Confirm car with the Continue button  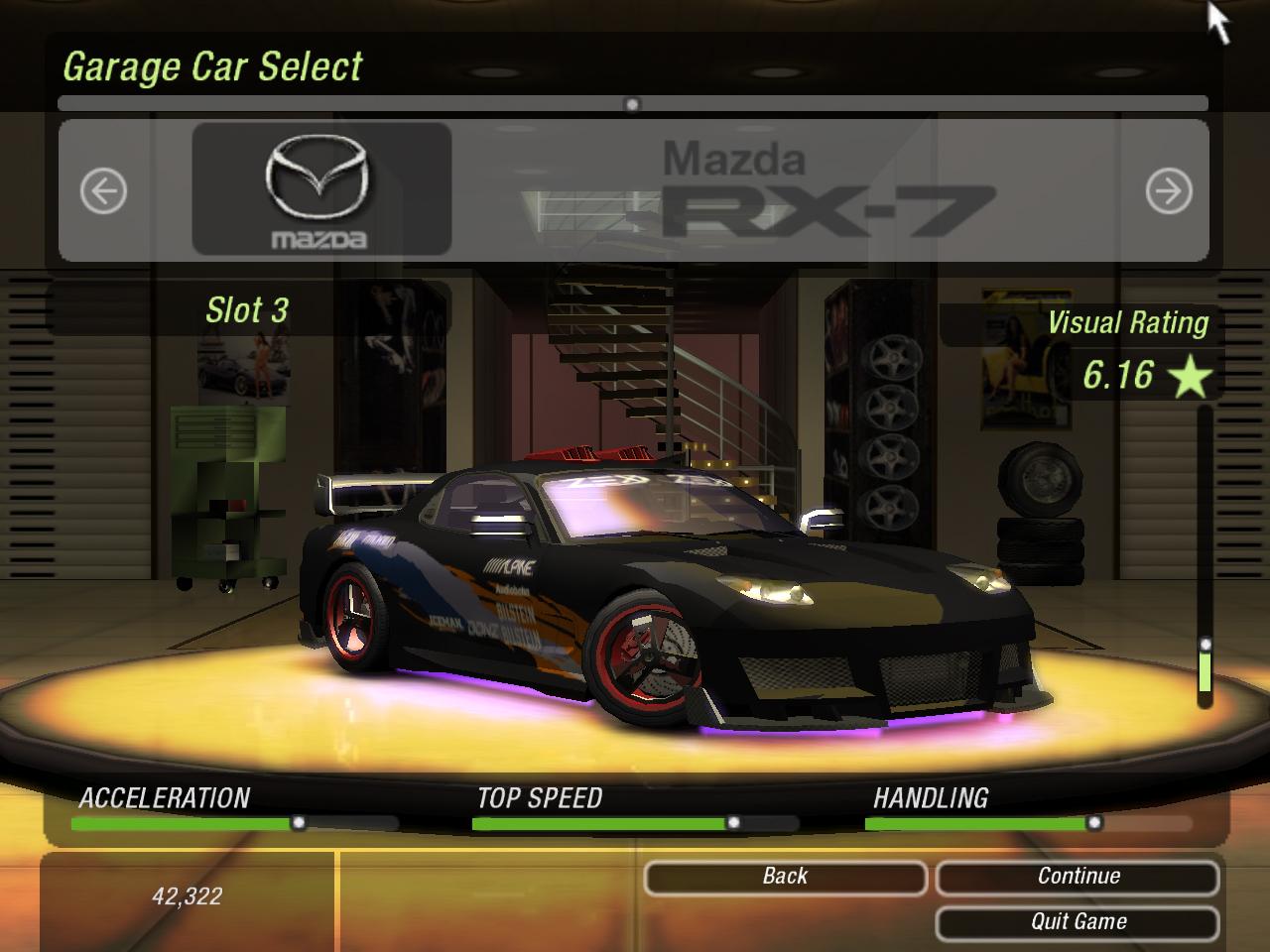point(1078,878)
